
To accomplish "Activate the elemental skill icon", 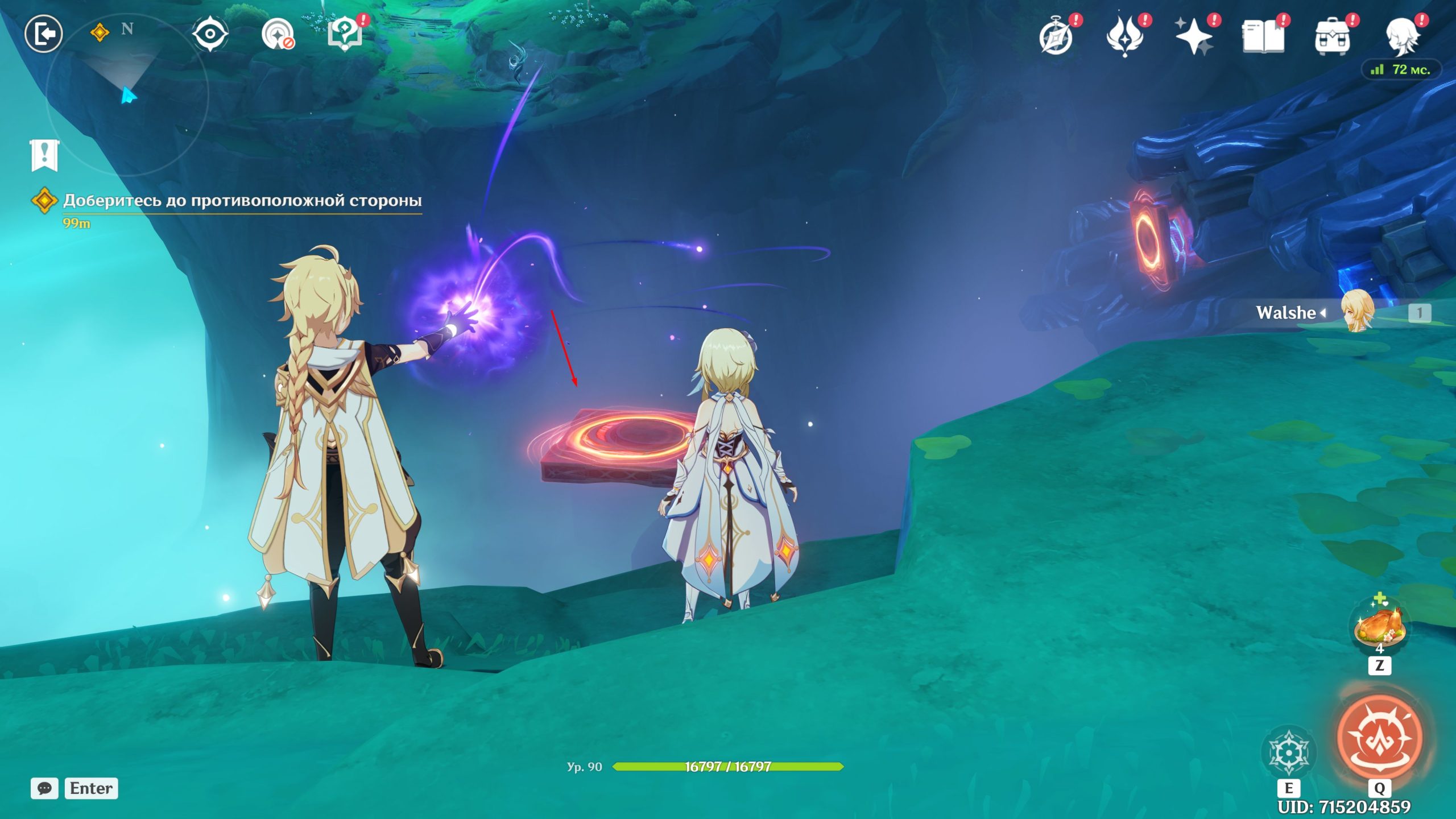I will [x=1288, y=752].
